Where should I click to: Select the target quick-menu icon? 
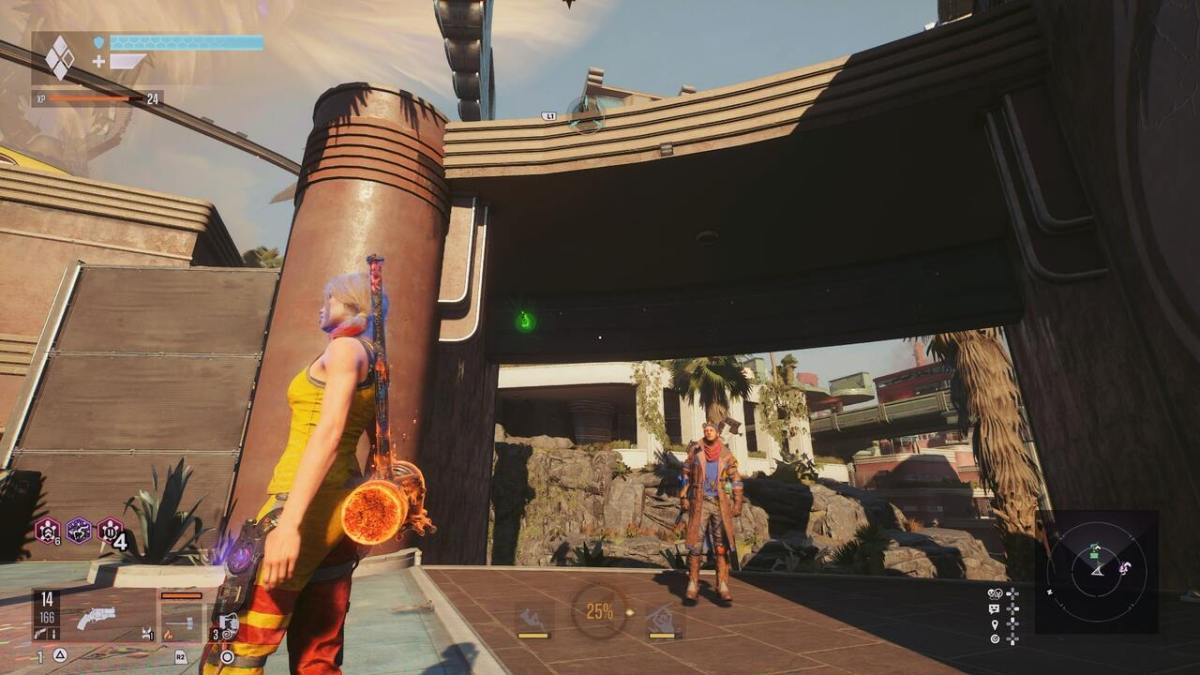(x=994, y=638)
